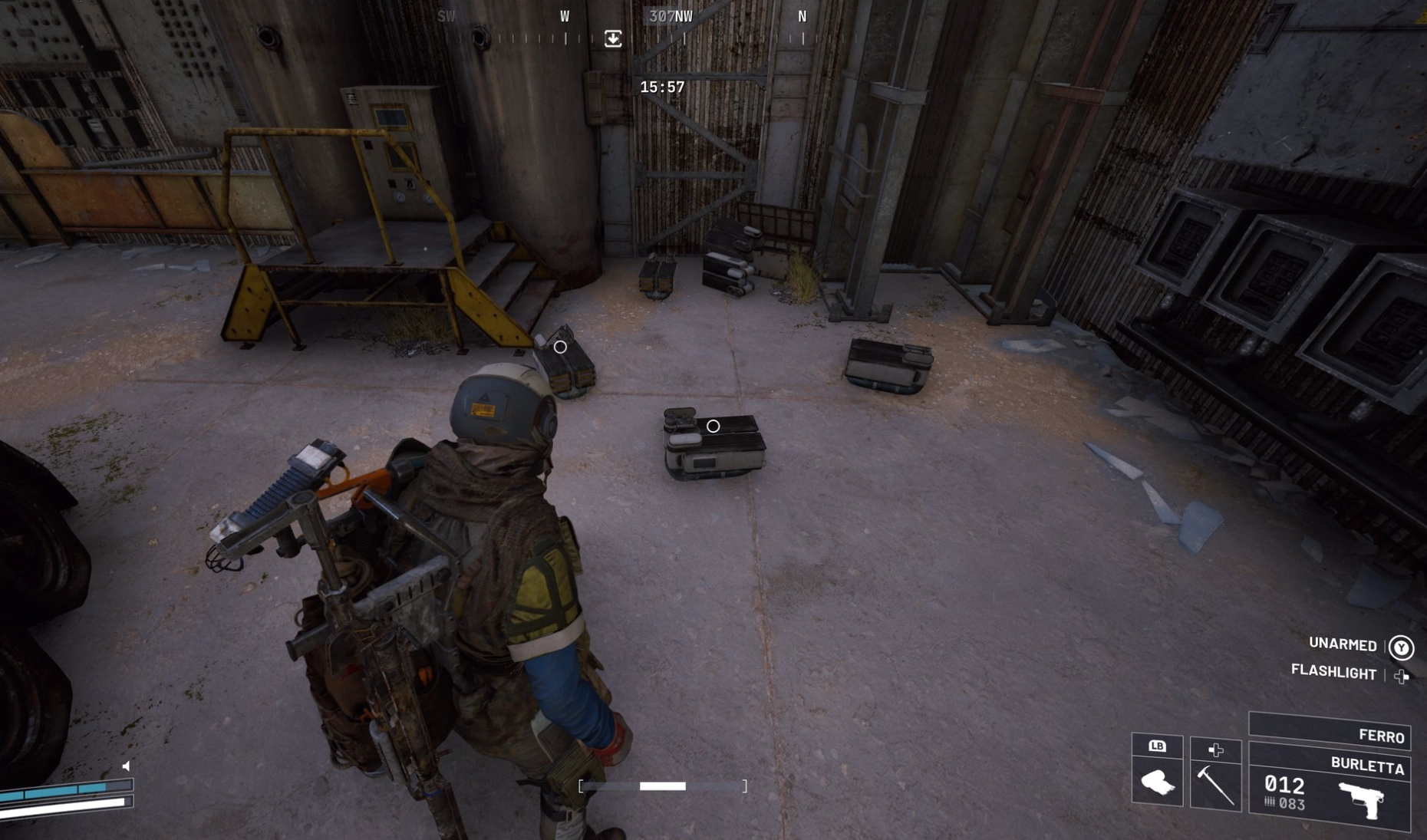Select the pickaxe tool slot
Image resolution: width=1427 pixels, height=840 pixels.
point(1215,784)
